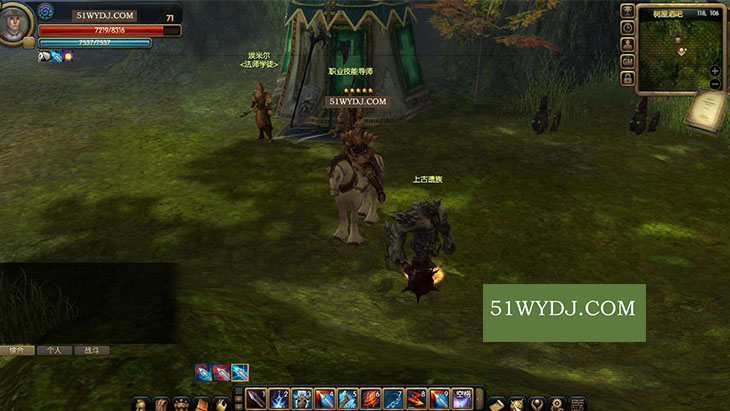Activate the skill in hotbar slot 8
The image size is (730, 411).
click(x=416, y=399)
